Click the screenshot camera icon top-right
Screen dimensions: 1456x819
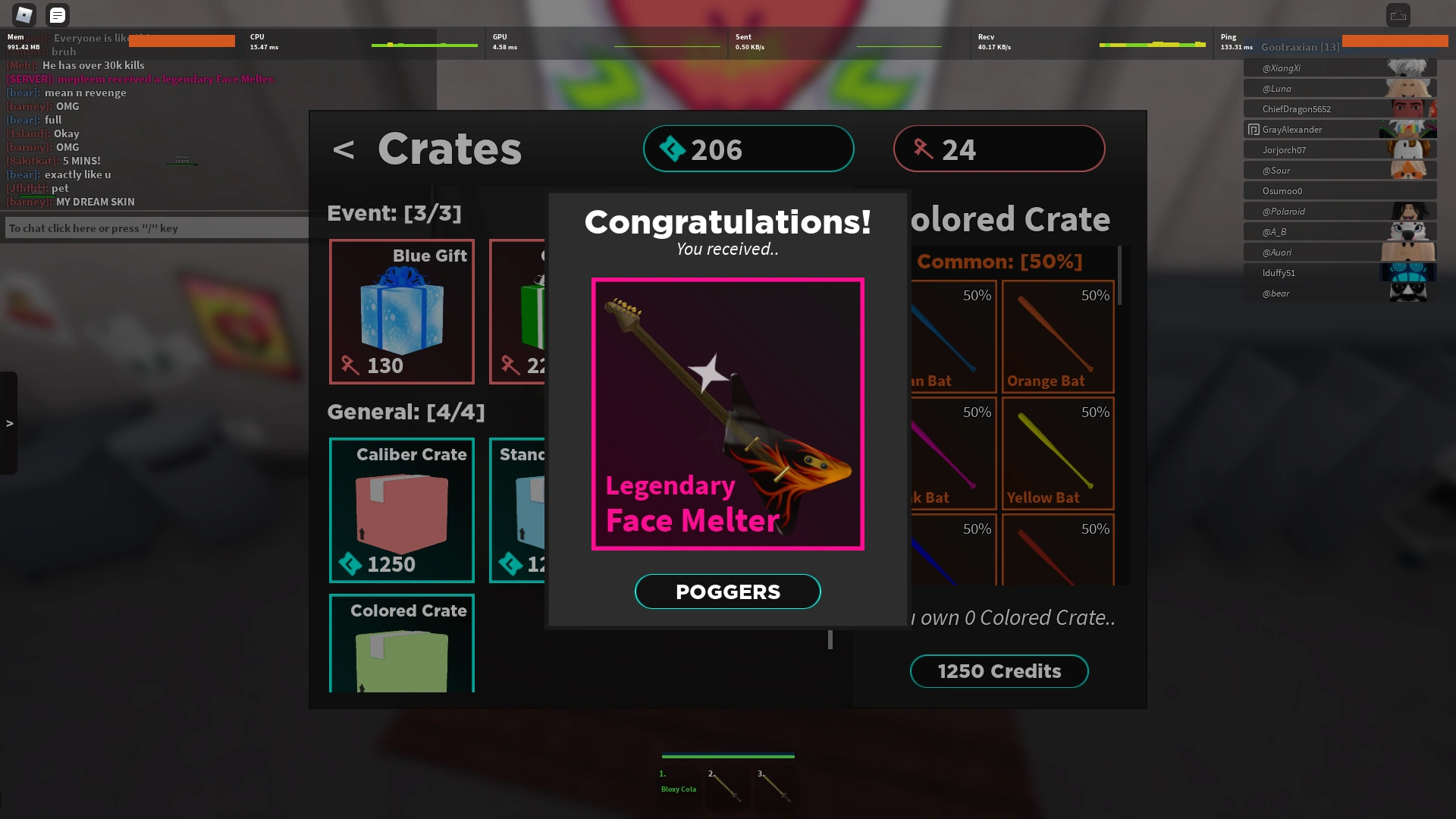click(x=1397, y=14)
